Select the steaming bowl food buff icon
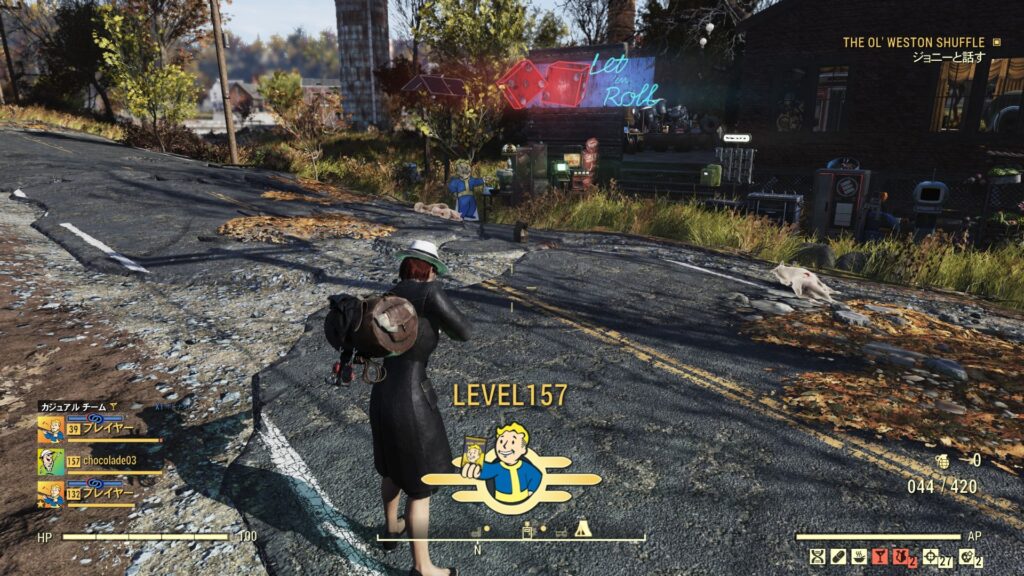1024x576 pixels. point(859,556)
